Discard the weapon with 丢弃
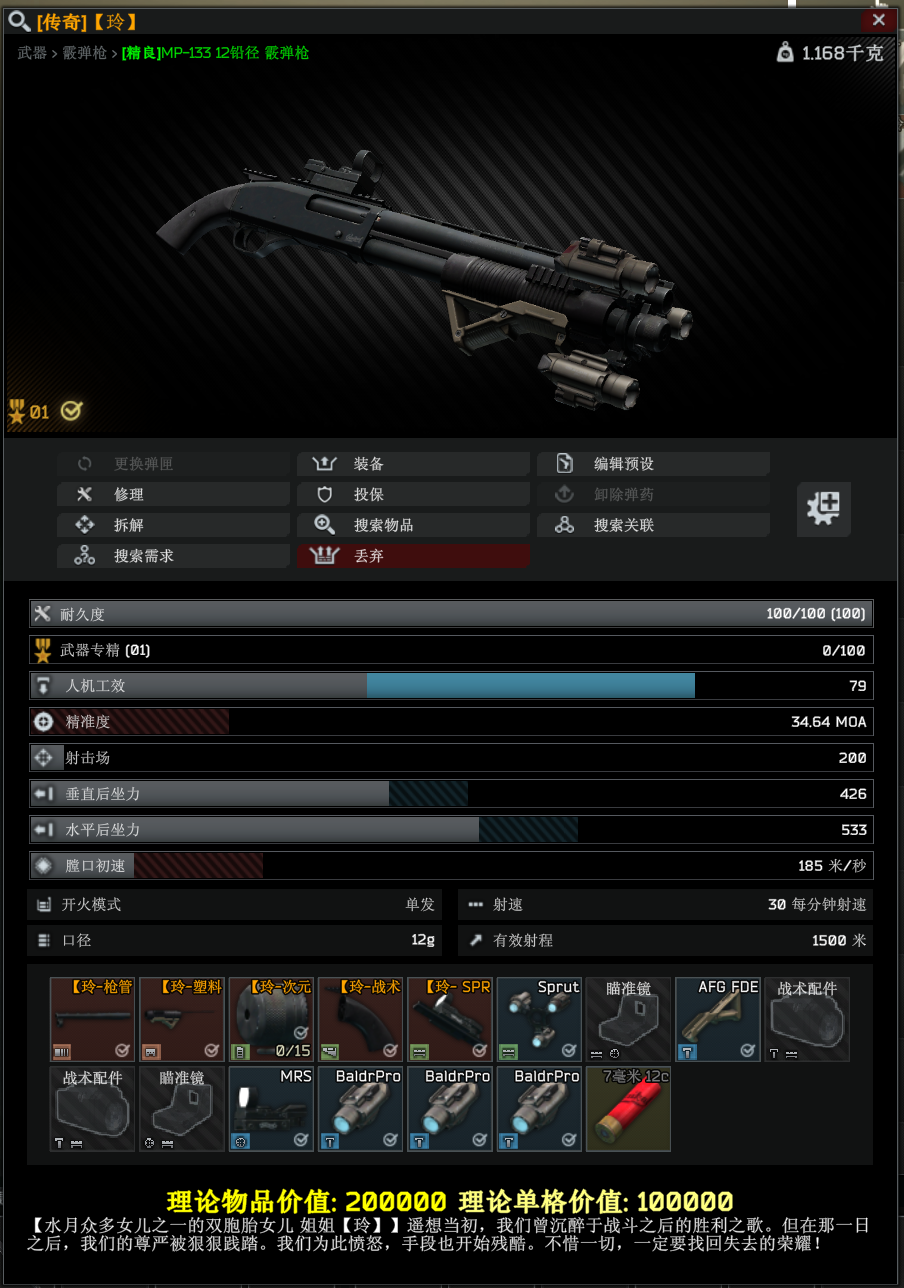 (413, 556)
